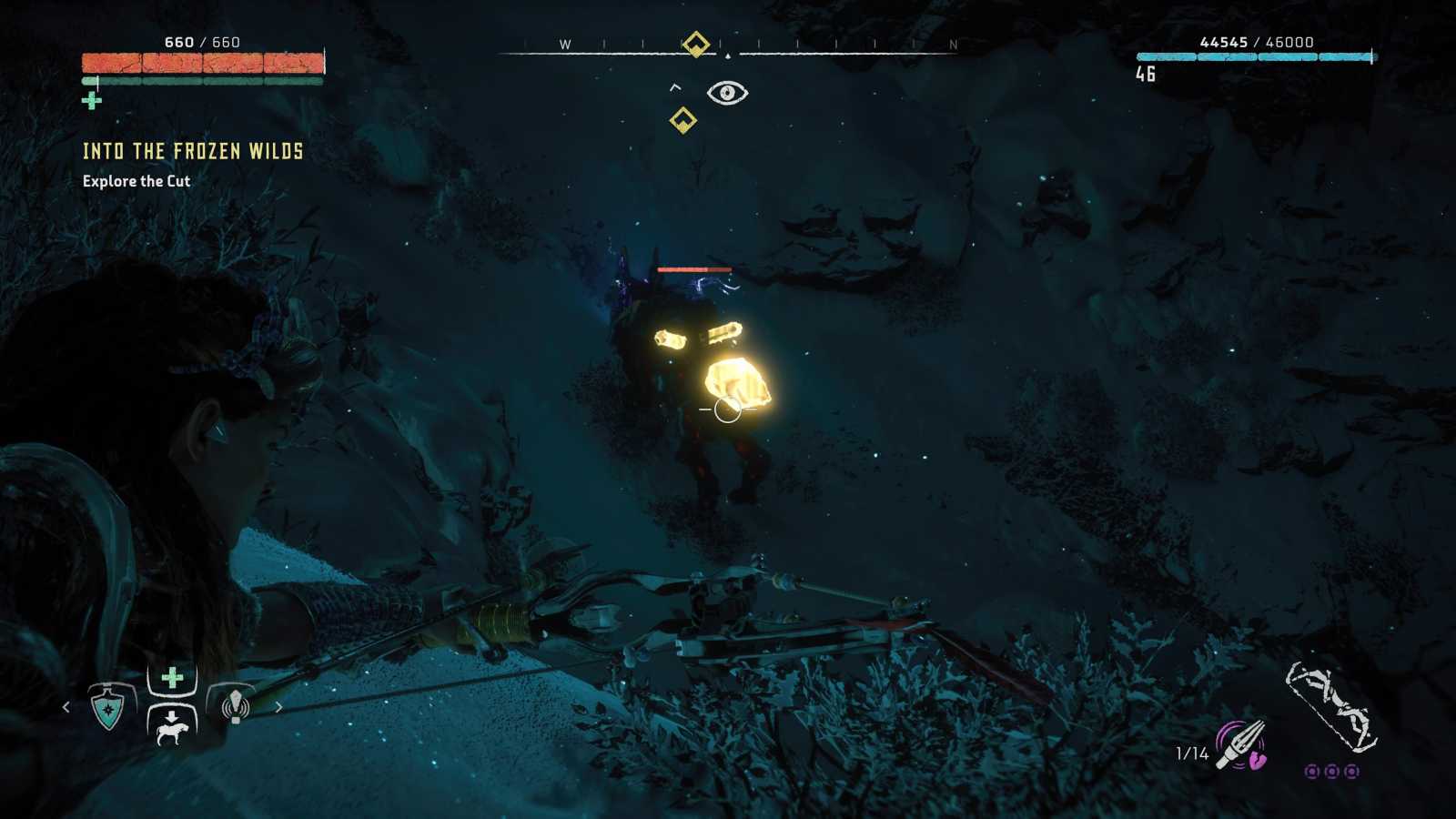Click the eye detection indicator above the compass

(728, 93)
